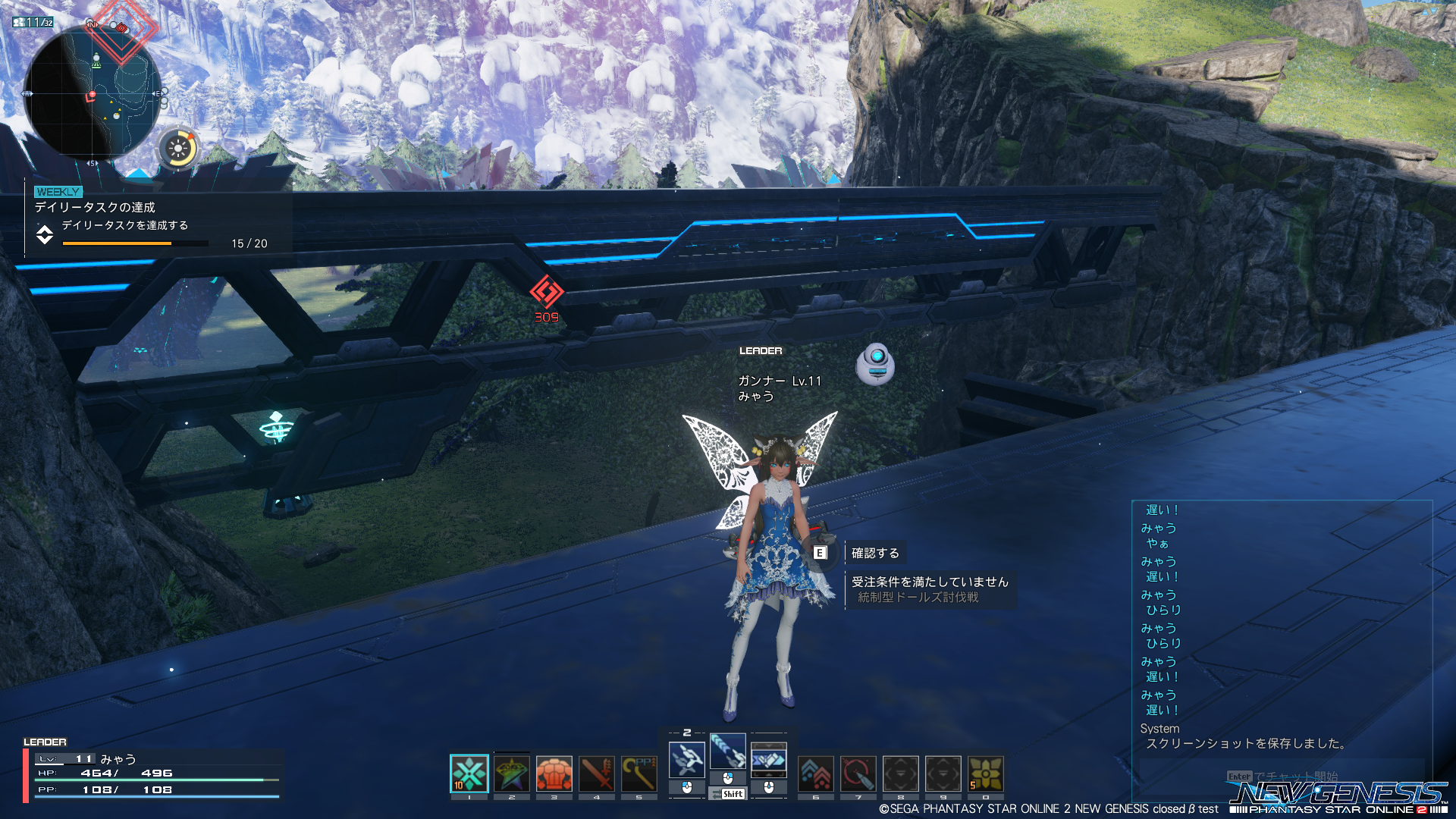Use the yellow PP boost staff item
The height and width of the screenshot is (819, 1456).
point(639,774)
